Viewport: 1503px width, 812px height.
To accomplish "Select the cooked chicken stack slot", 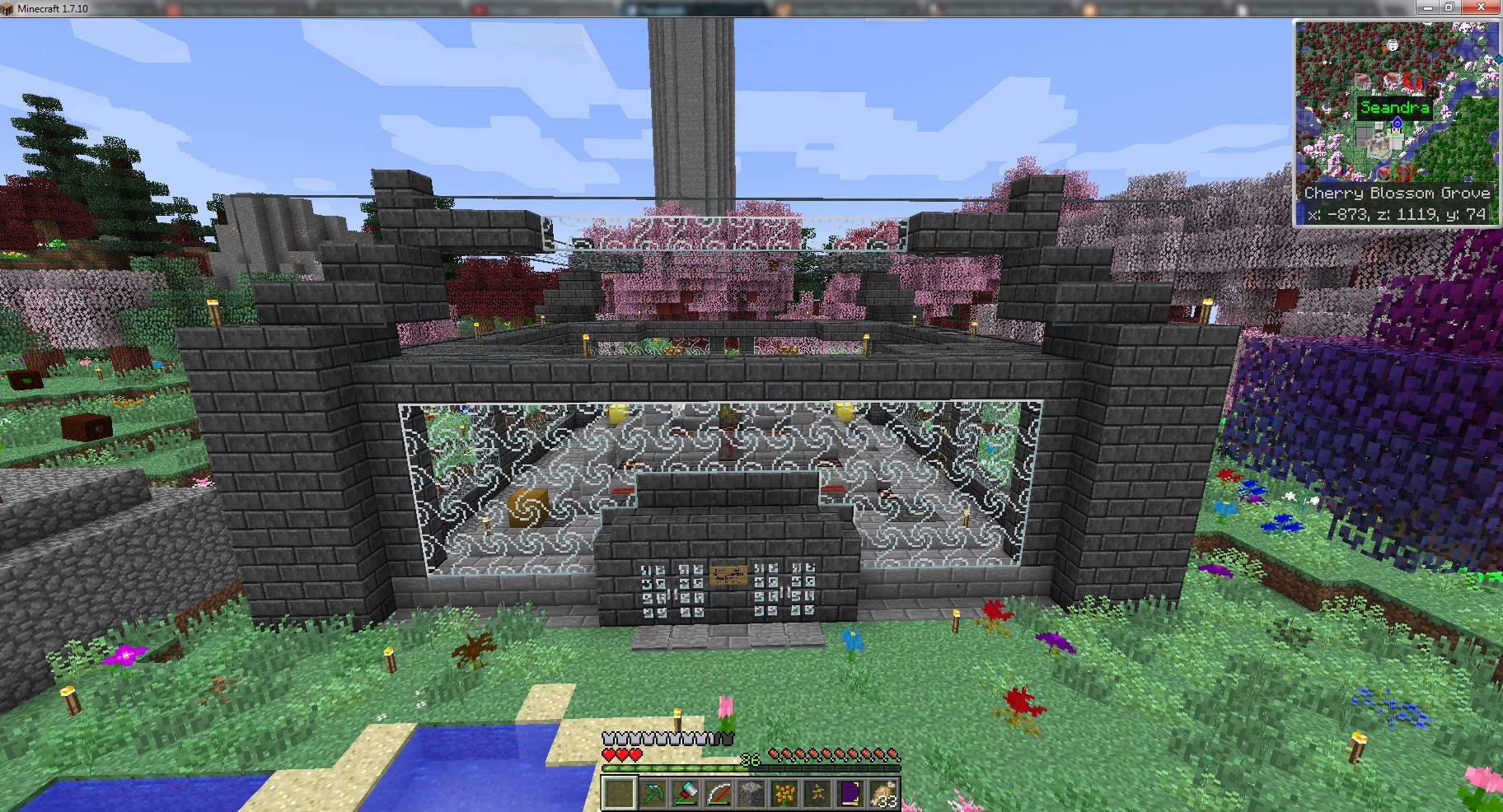I will pyautogui.click(x=883, y=795).
